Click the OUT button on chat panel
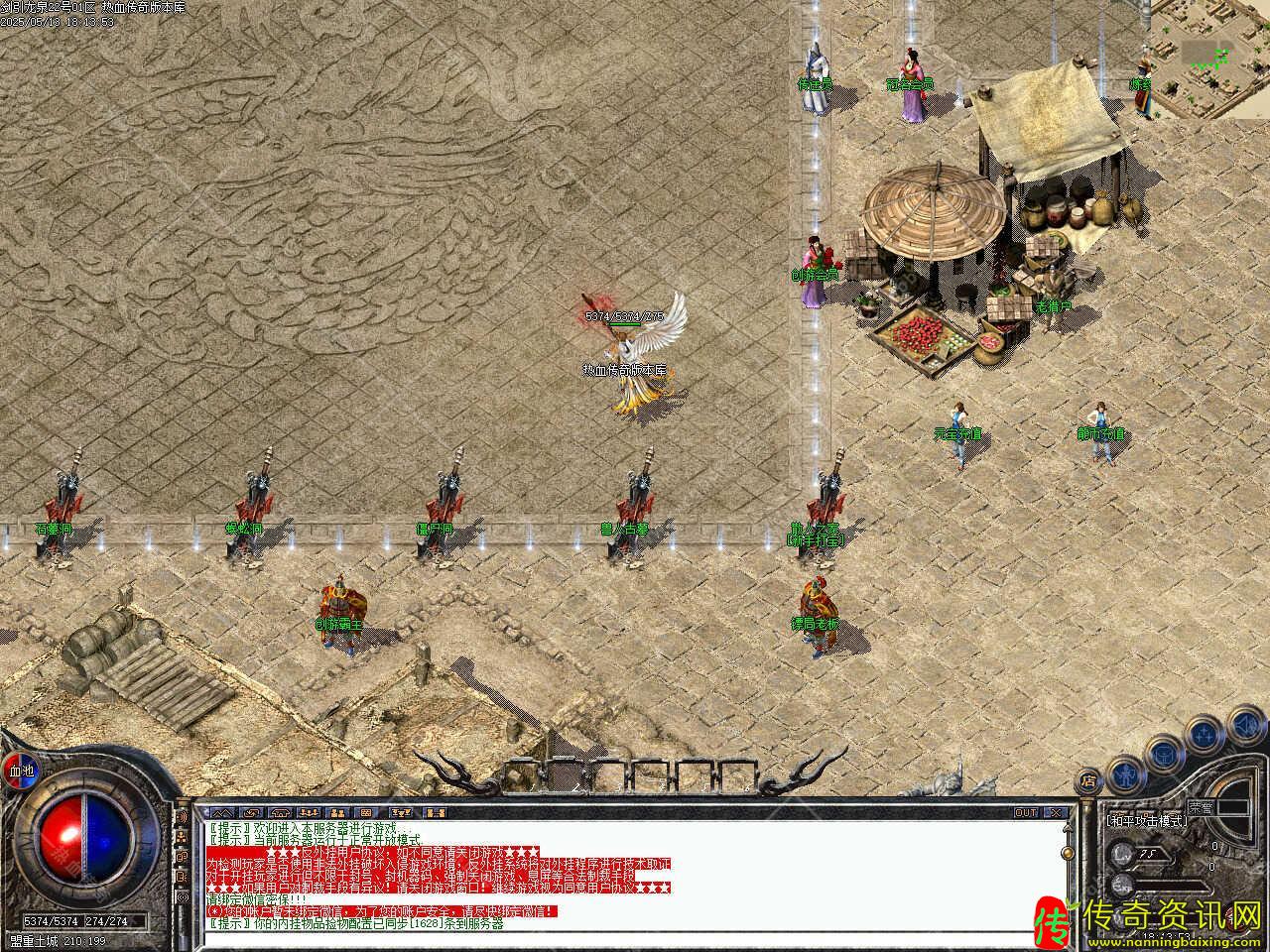Screen dimensions: 1270x952 (x=1026, y=813)
